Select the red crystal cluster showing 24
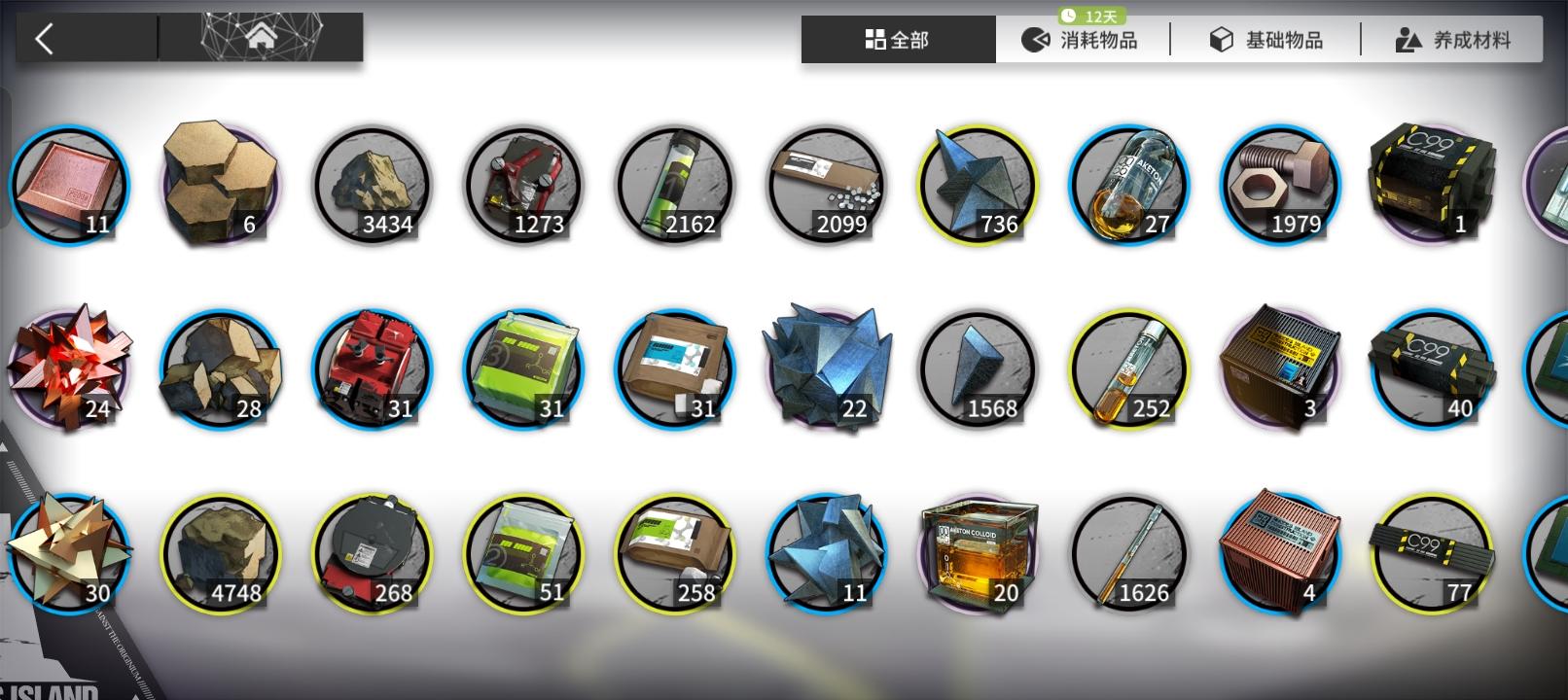The width and height of the screenshot is (1568, 700). point(68,369)
